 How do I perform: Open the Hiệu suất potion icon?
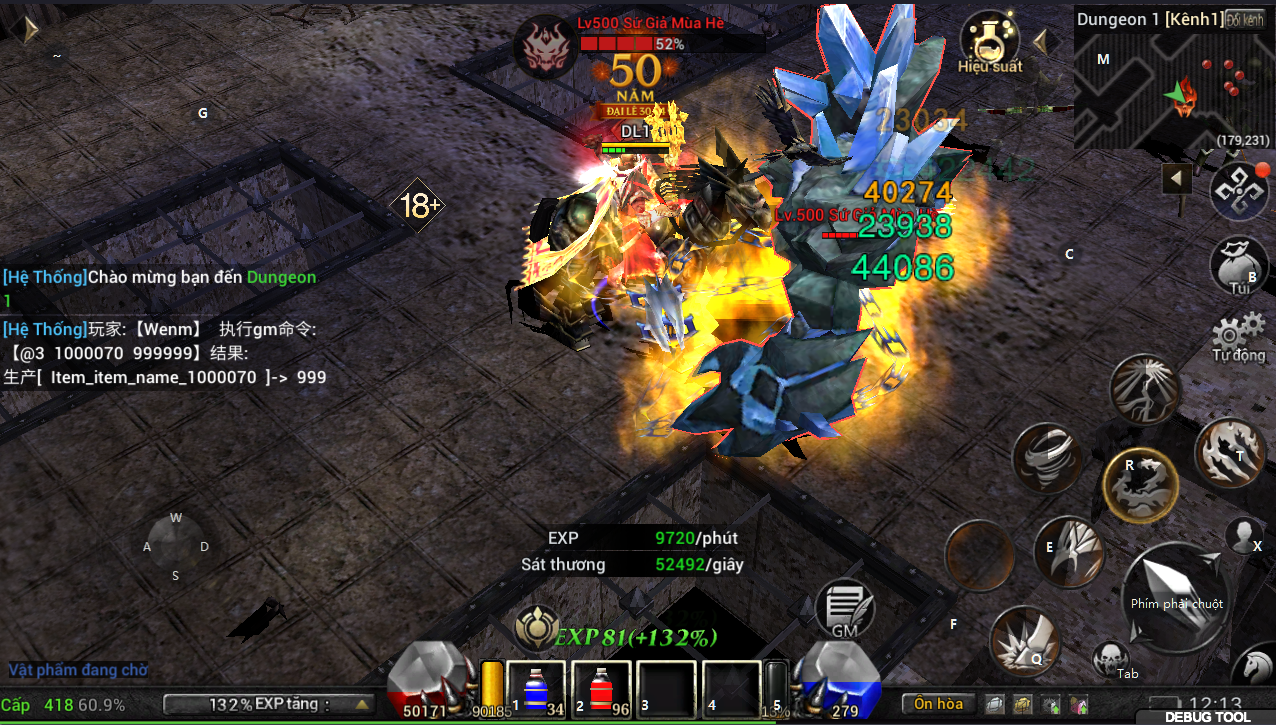tap(989, 42)
